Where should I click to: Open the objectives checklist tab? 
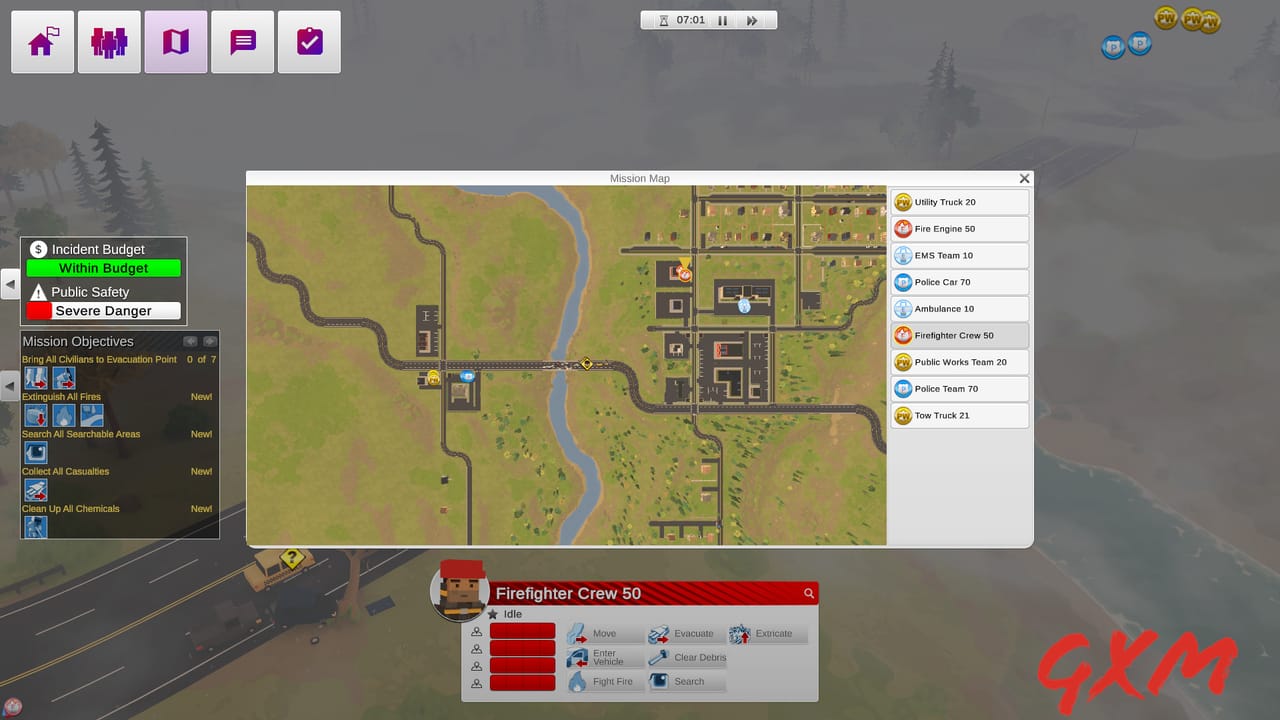pos(309,41)
